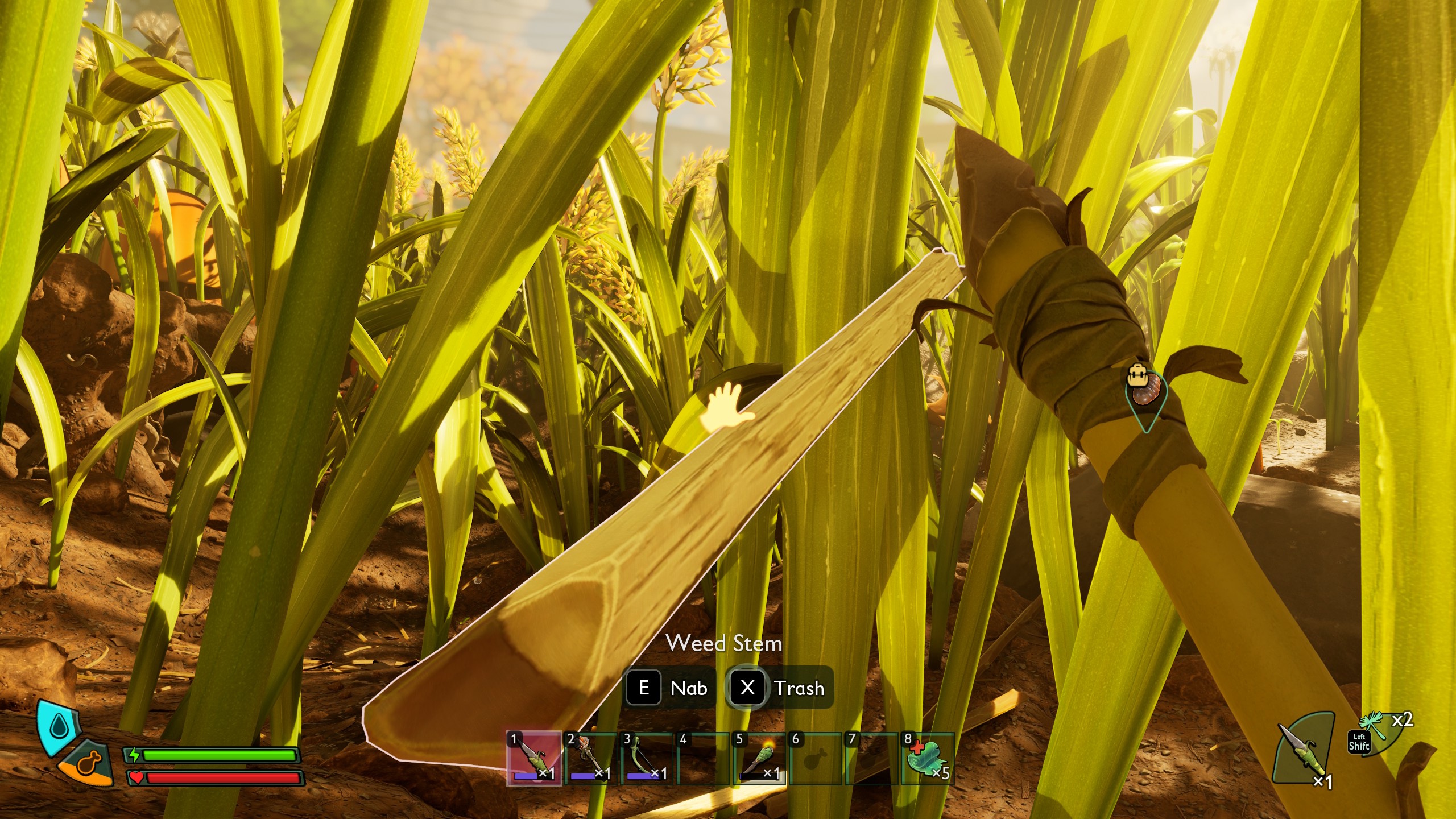Select the lit torch in hotbar slot 5
The image size is (1456, 819).
[x=759, y=759]
